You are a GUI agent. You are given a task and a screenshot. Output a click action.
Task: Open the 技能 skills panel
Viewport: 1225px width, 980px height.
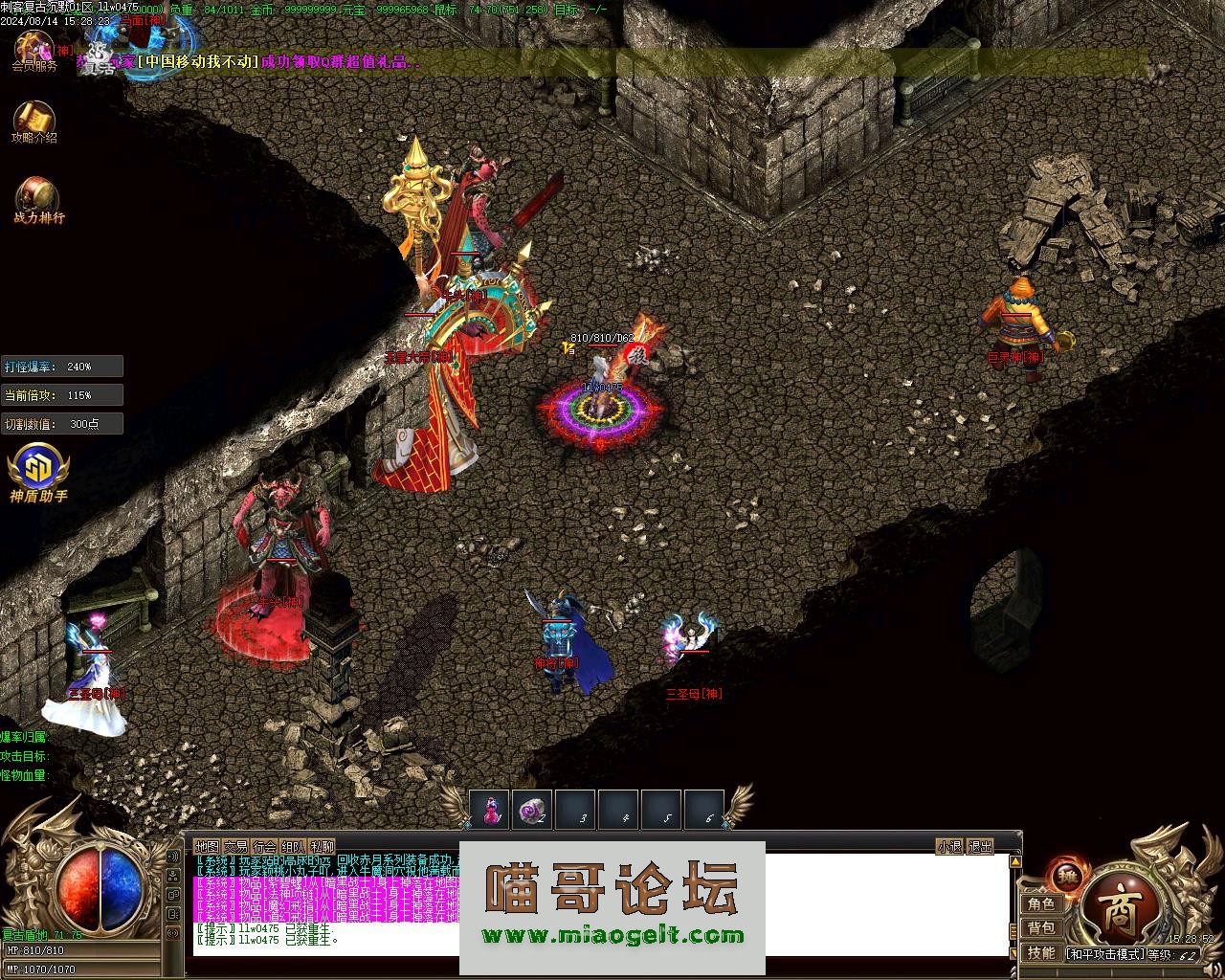[1041, 953]
